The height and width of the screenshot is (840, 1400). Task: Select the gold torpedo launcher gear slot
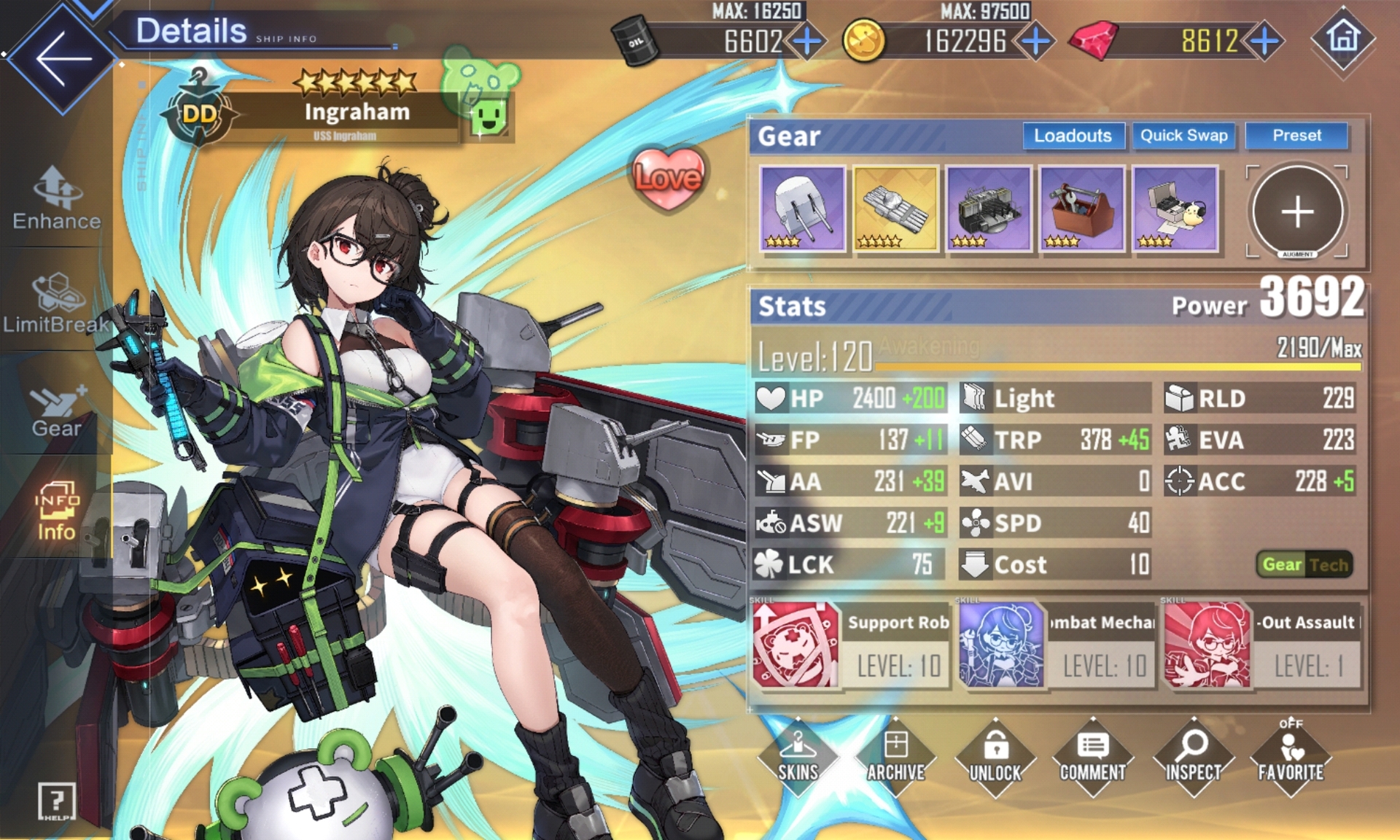click(895, 209)
